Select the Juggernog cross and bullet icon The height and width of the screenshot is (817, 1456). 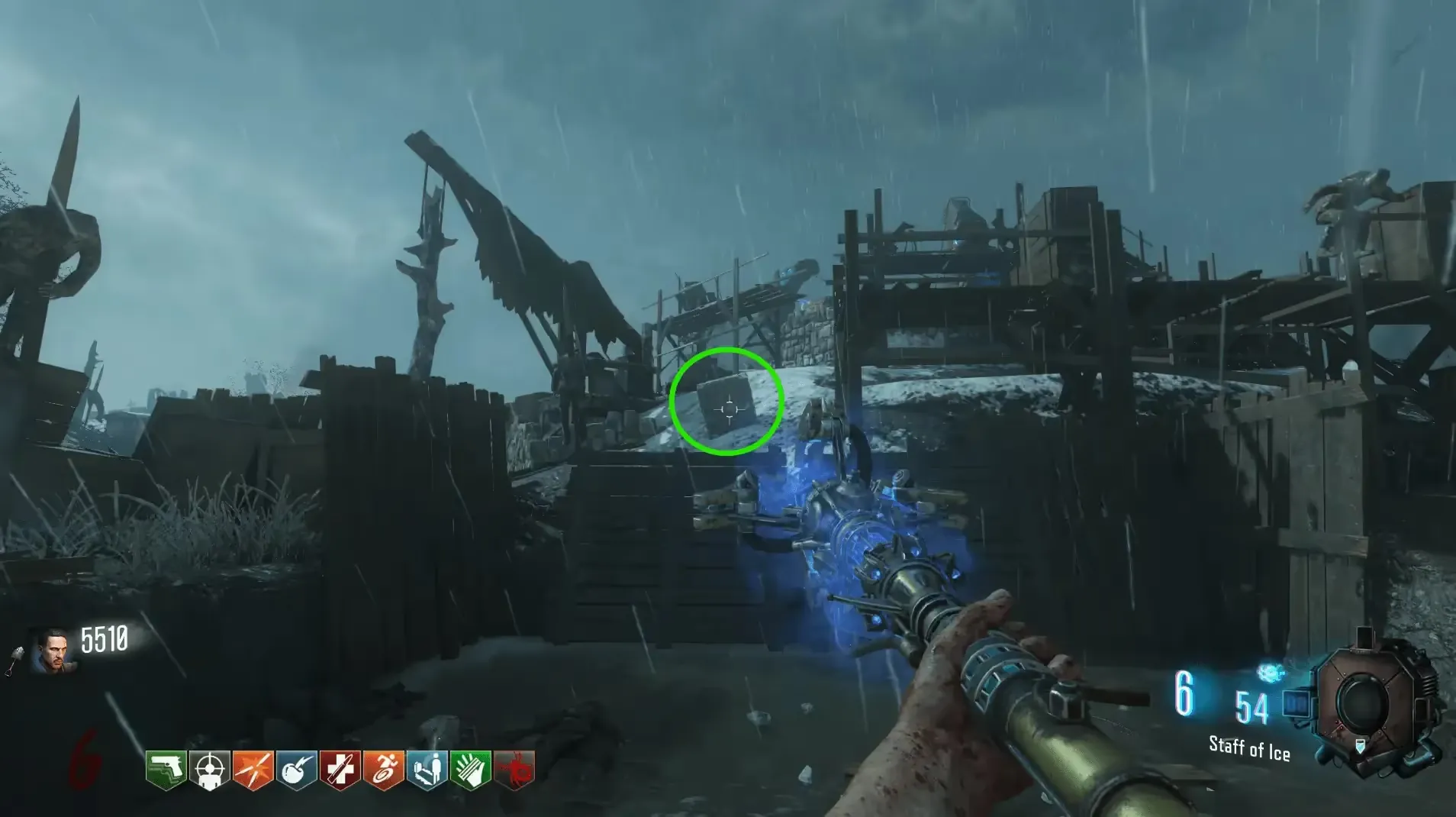[340, 770]
